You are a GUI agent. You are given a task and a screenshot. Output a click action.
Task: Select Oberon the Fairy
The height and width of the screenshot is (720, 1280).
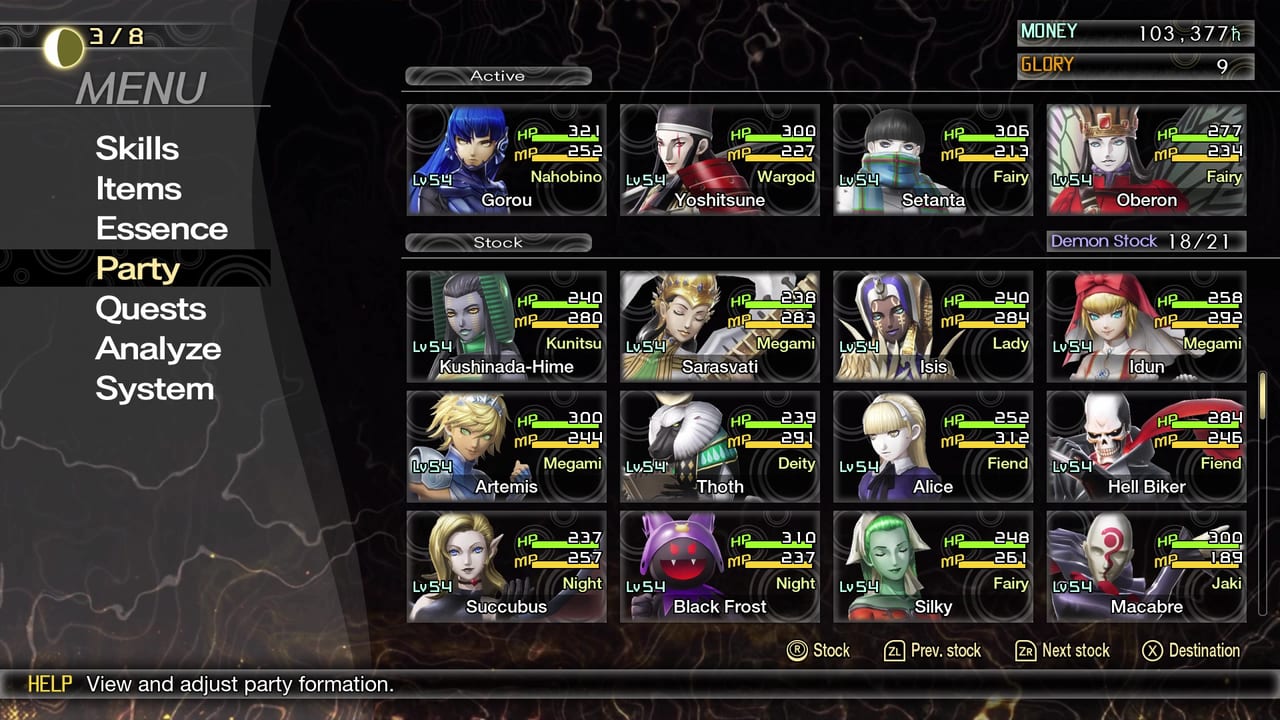click(x=1145, y=160)
